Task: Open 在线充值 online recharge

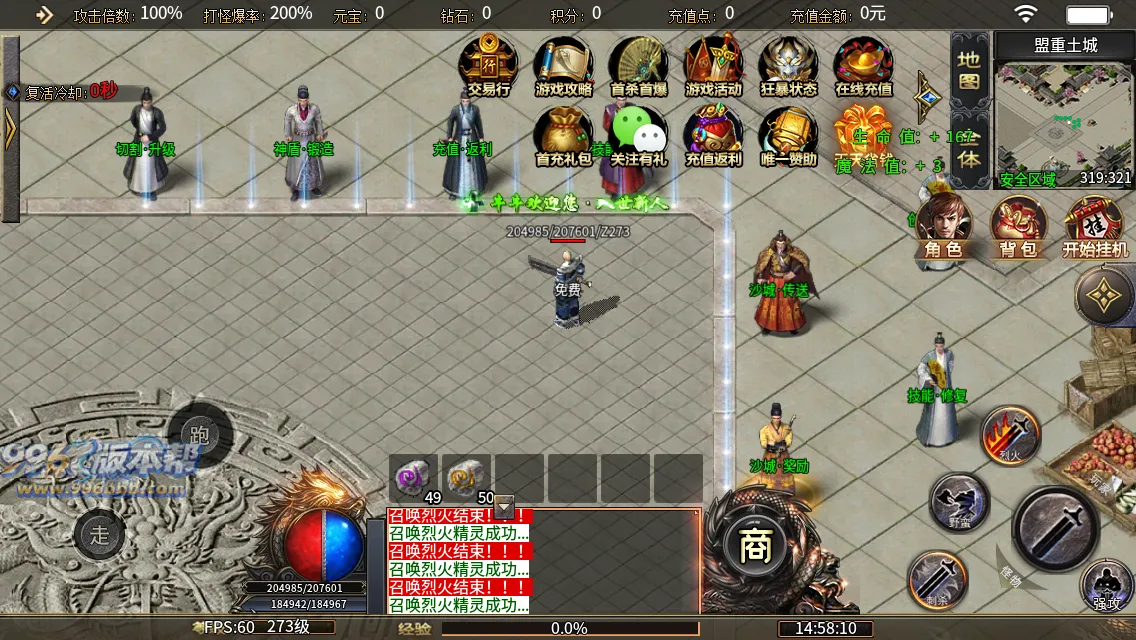Action: pyautogui.click(x=863, y=63)
